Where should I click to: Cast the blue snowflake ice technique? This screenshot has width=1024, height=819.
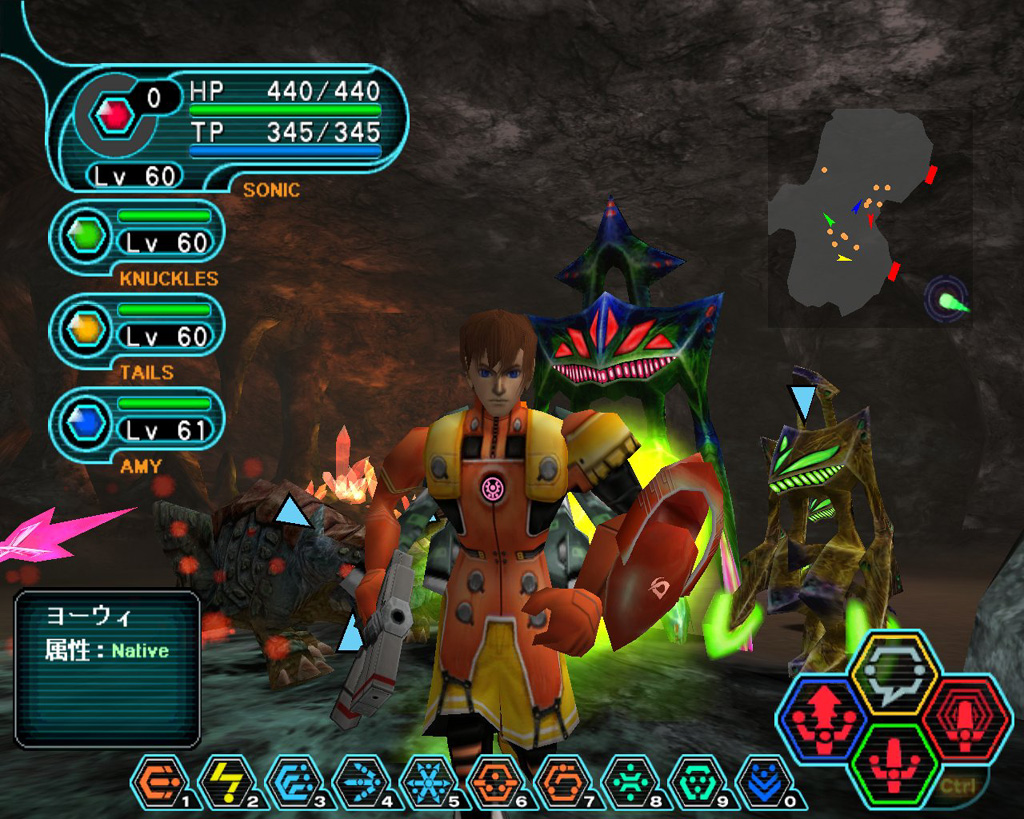pyautogui.click(x=428, y=781)
